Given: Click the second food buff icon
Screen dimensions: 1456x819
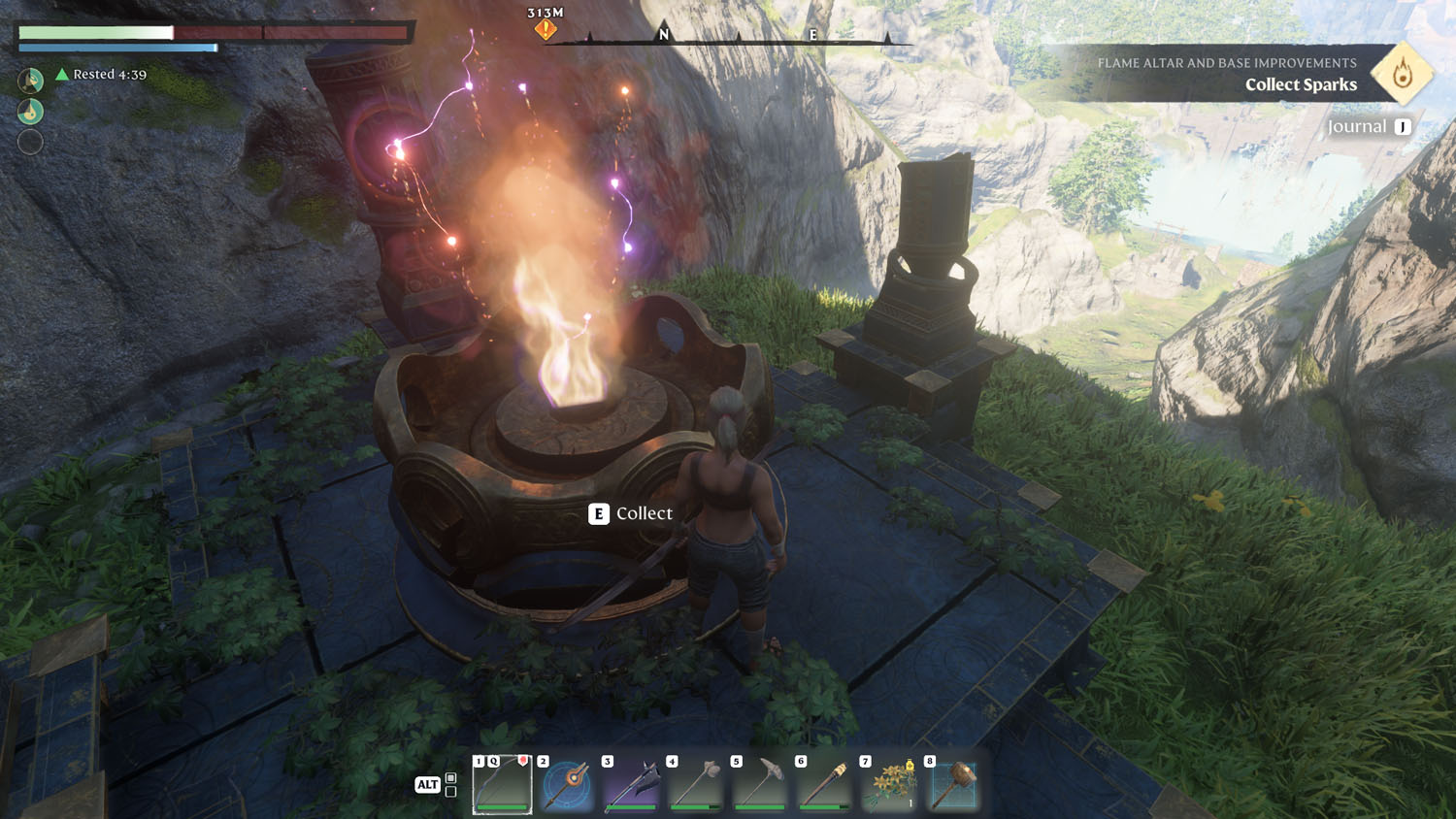Looking at the screenshot, I should point(31,112).
